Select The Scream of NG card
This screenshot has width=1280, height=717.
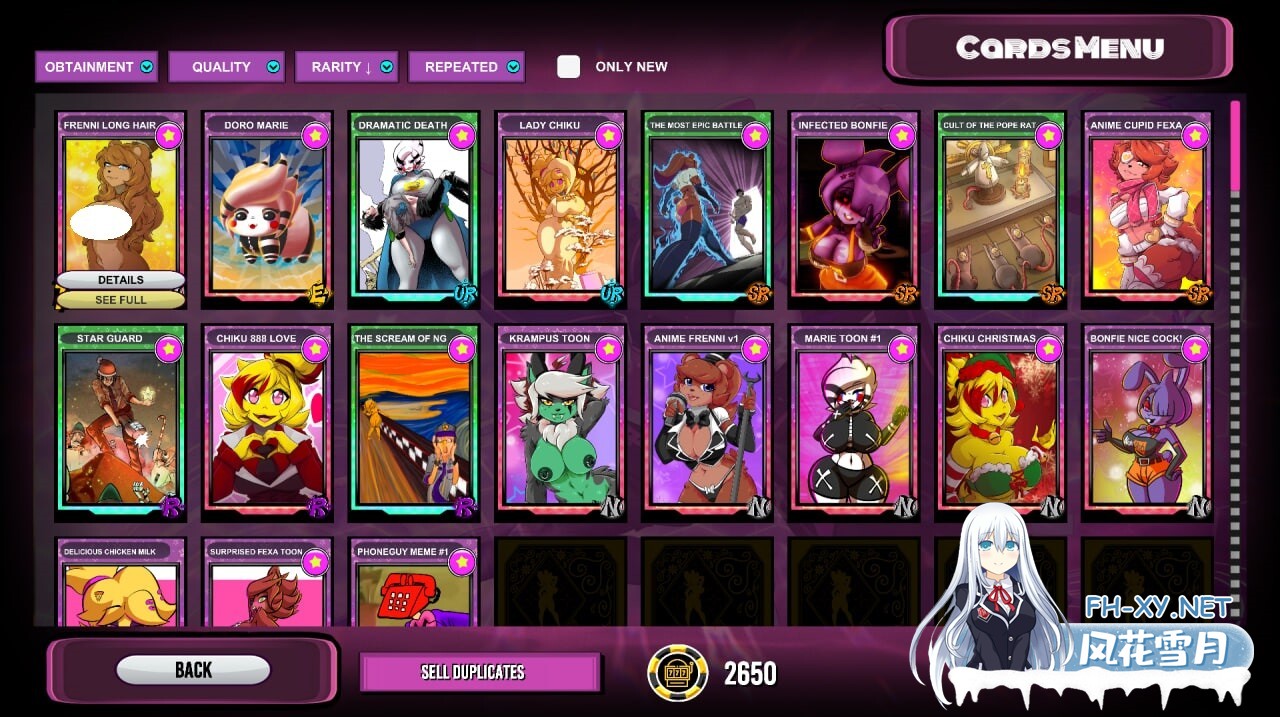point(413,422)
